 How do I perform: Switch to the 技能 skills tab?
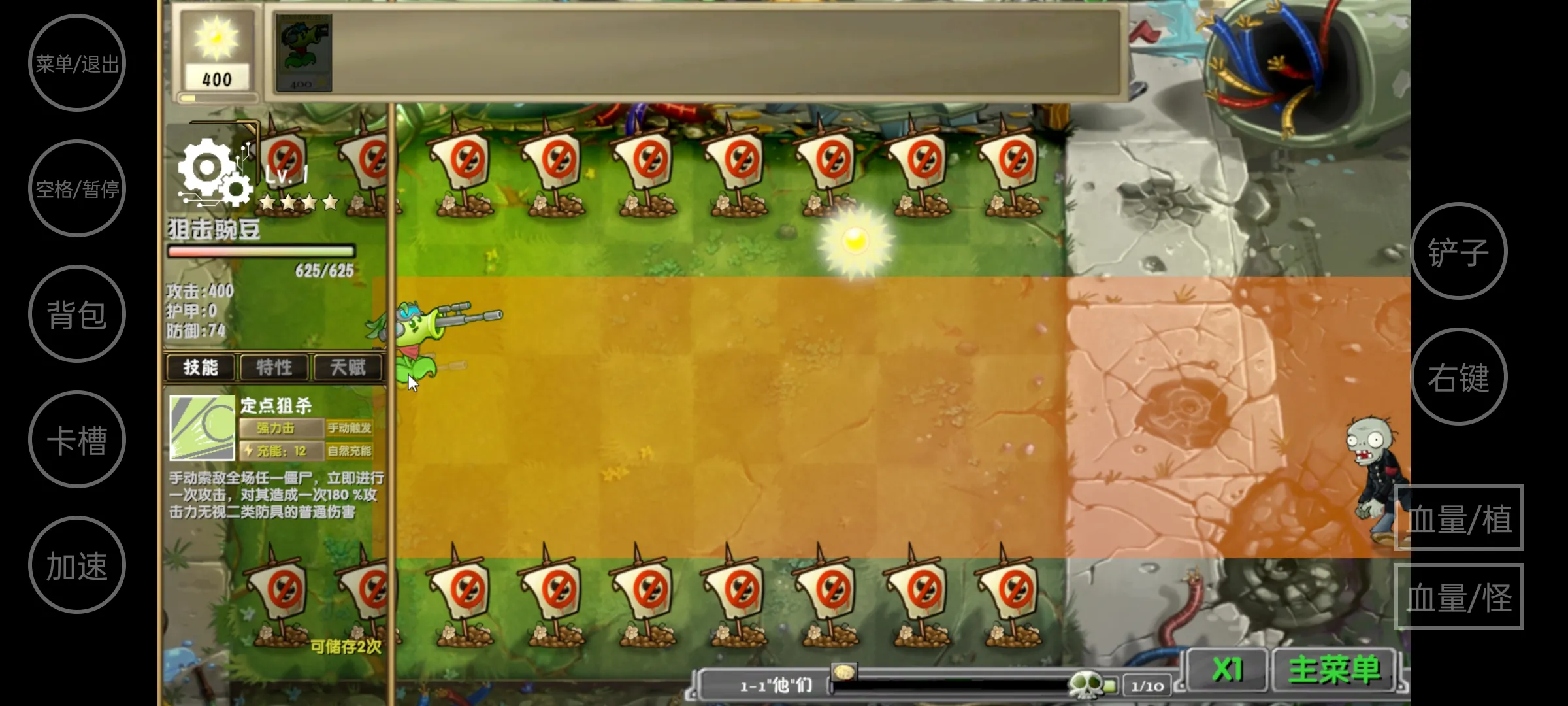pyautogui.click(x=201, y=367)
